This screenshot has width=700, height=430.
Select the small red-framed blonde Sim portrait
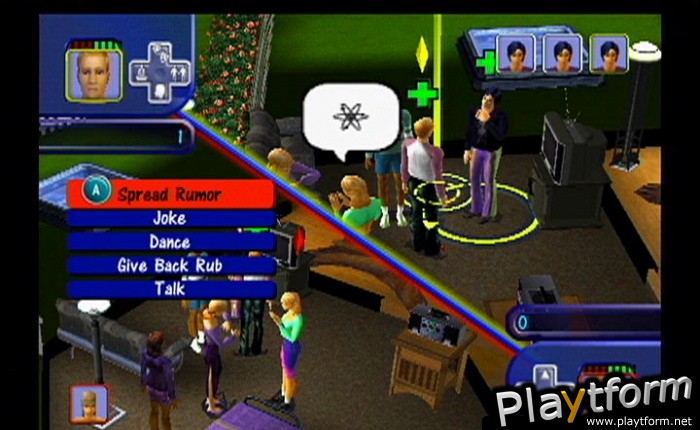coord(89,402)
